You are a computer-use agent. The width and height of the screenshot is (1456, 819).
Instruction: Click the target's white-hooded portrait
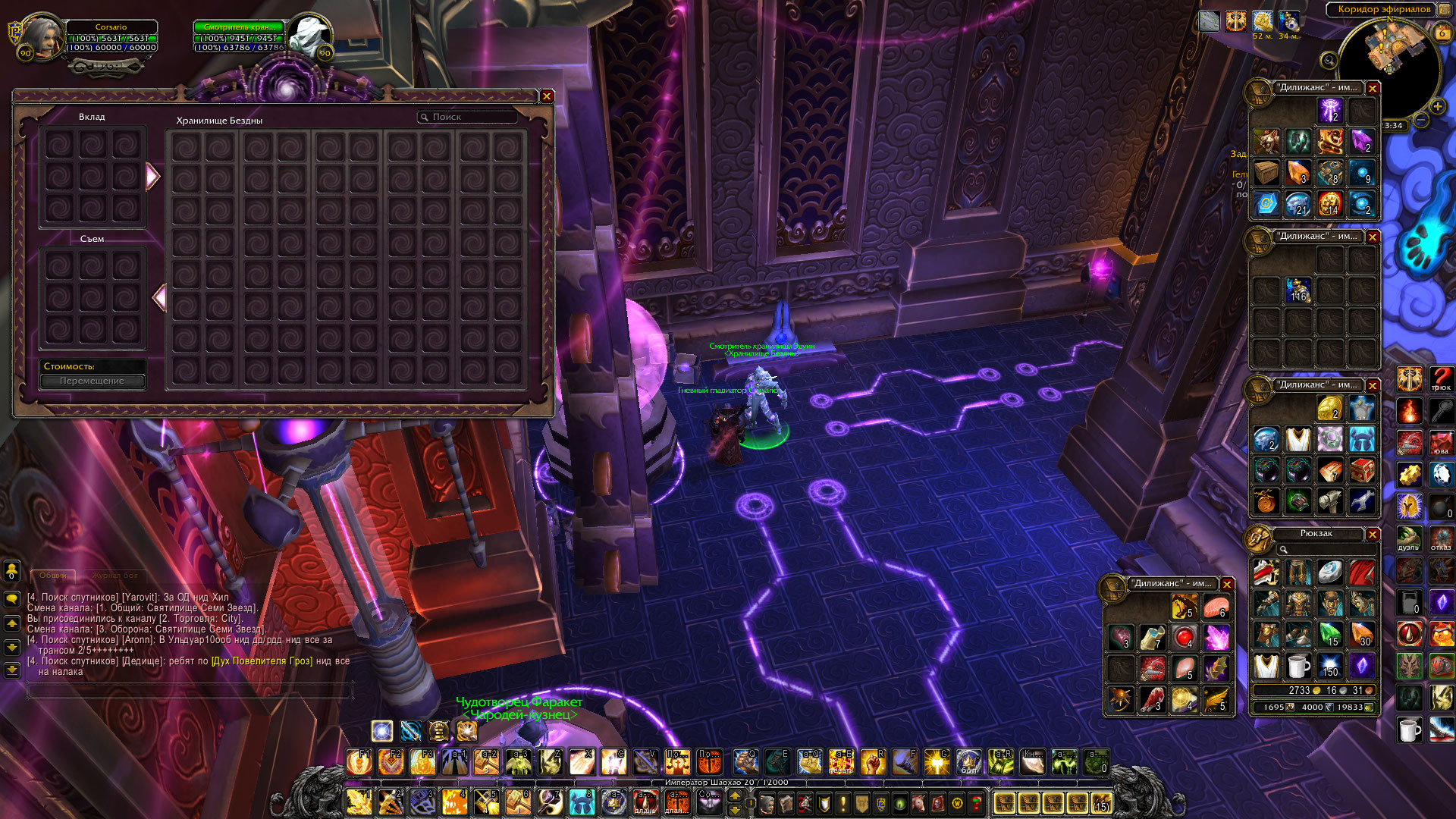(x=309, y=36)
